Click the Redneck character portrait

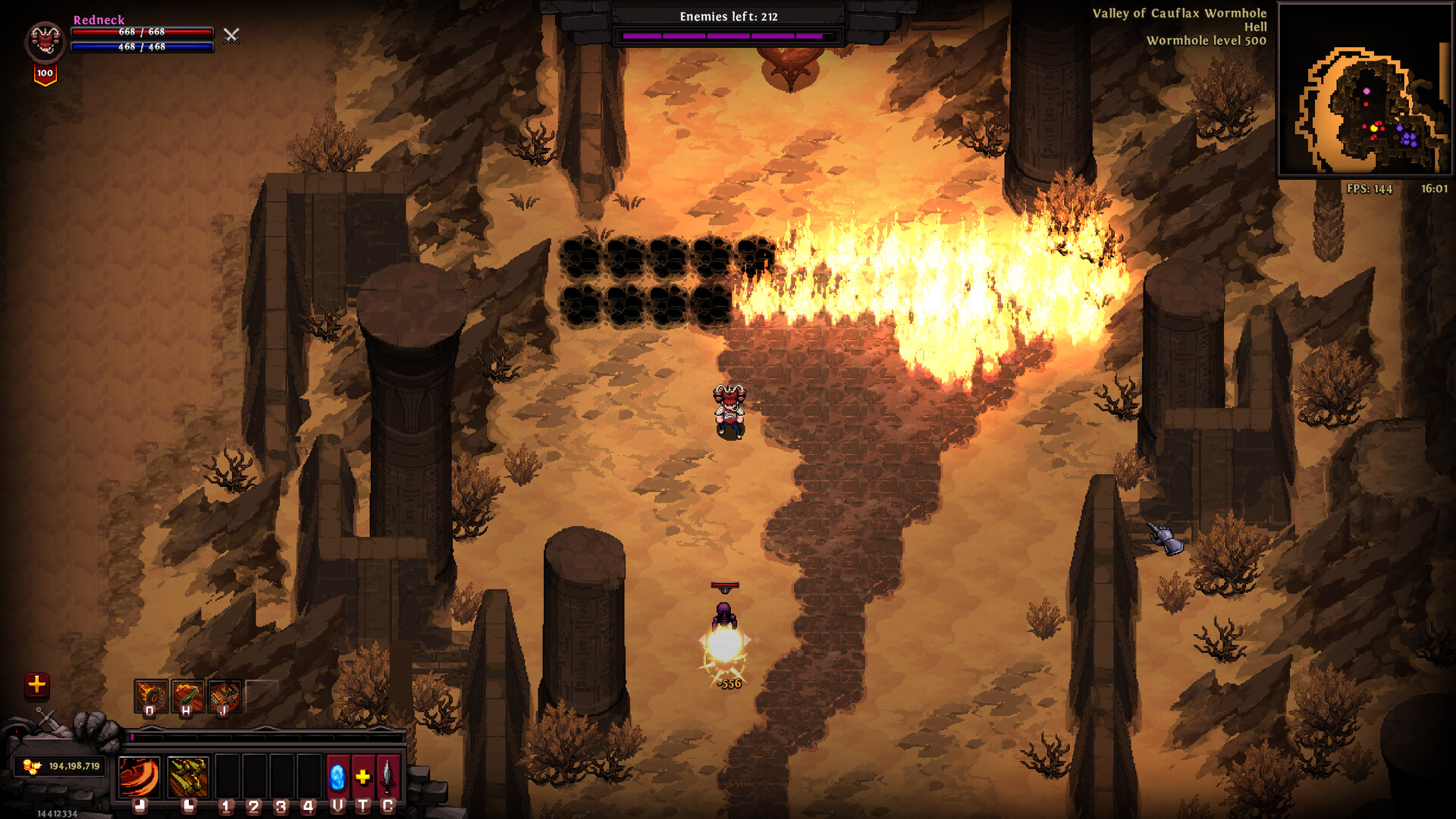pos(45,41)
